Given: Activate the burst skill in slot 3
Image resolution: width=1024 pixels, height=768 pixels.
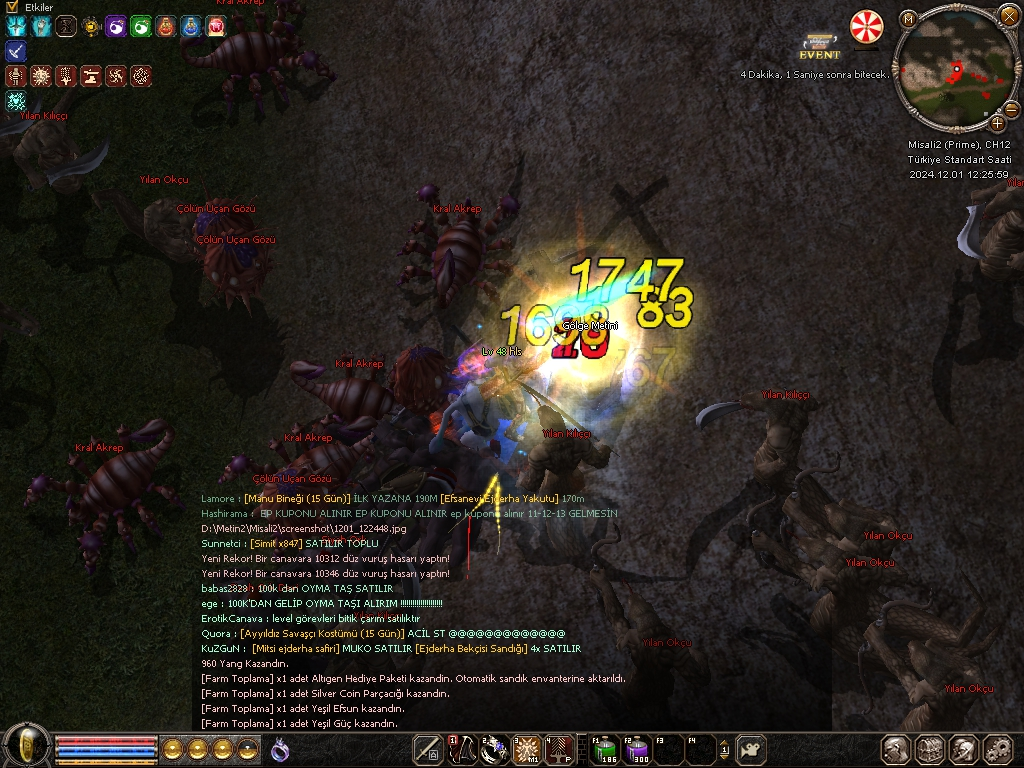Looking at the screenshot, I should pos(527,749).
